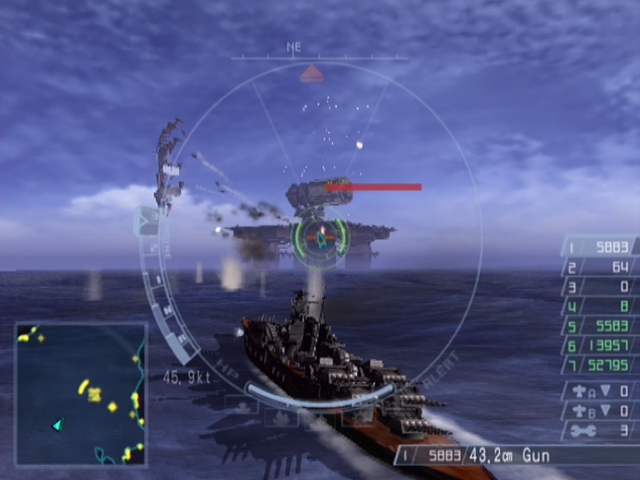Switch to weapon slot 2
This screenshot has height=480, width=640.
(600, 267)
